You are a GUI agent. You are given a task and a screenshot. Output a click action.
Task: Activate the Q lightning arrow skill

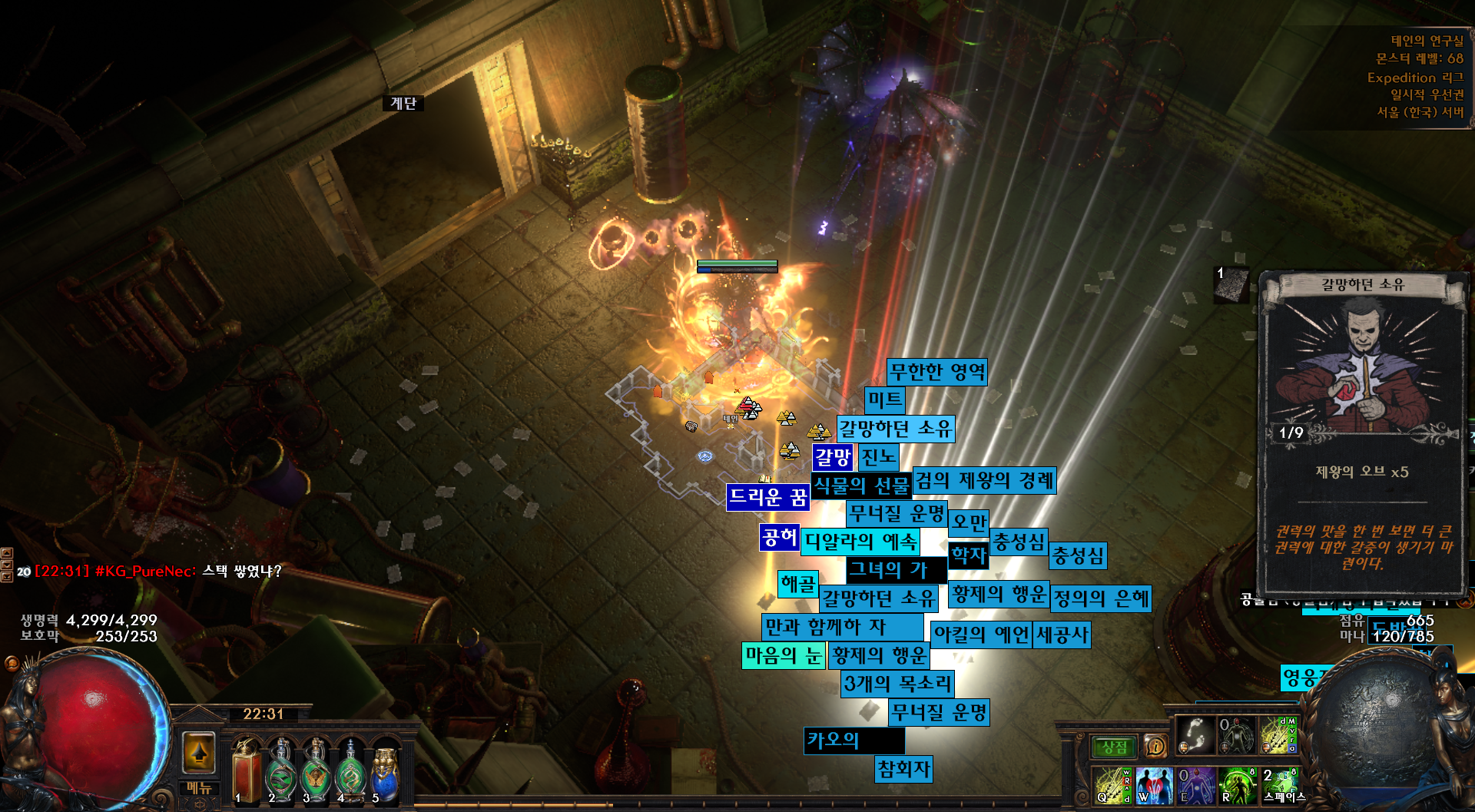coord(1112,785)
